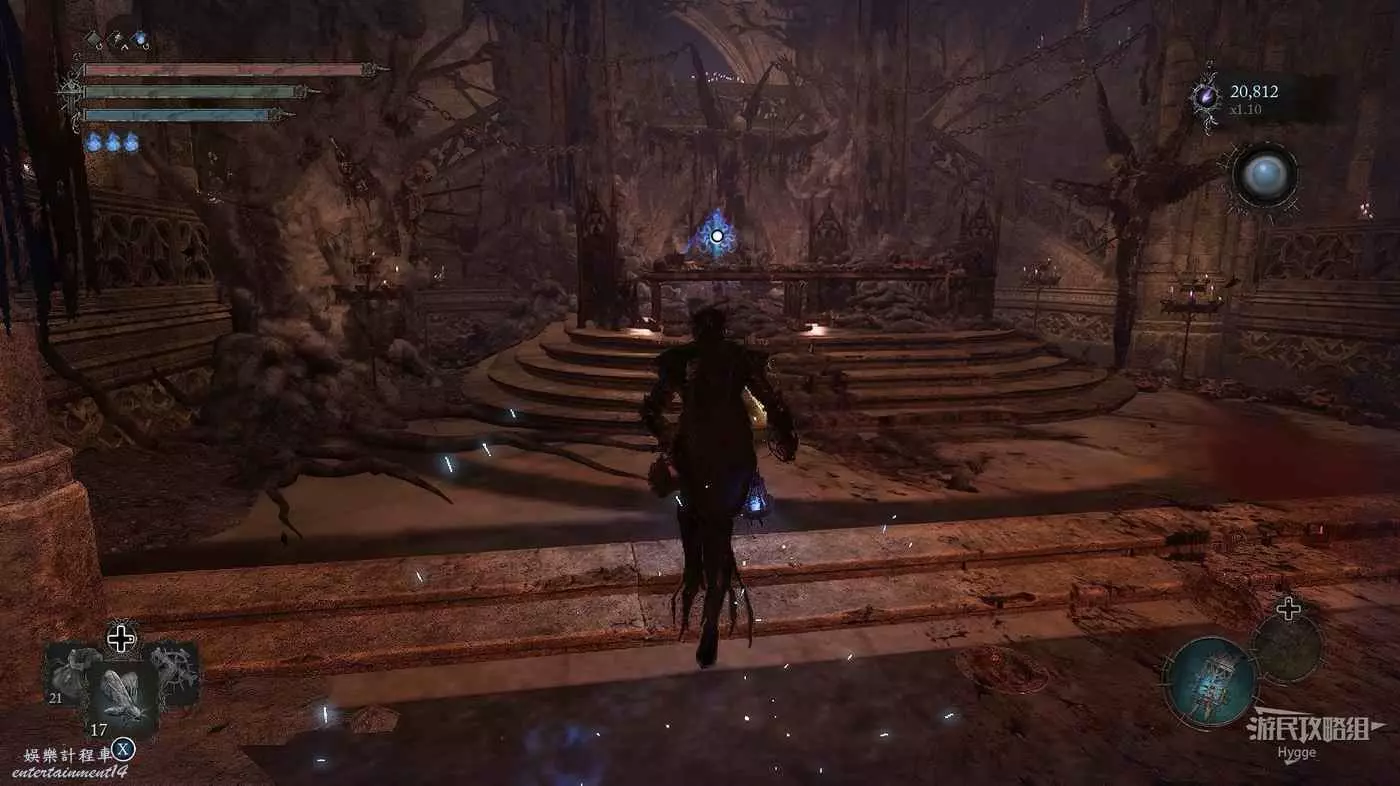Click the pale orb eye indicator

(1264, 176)
